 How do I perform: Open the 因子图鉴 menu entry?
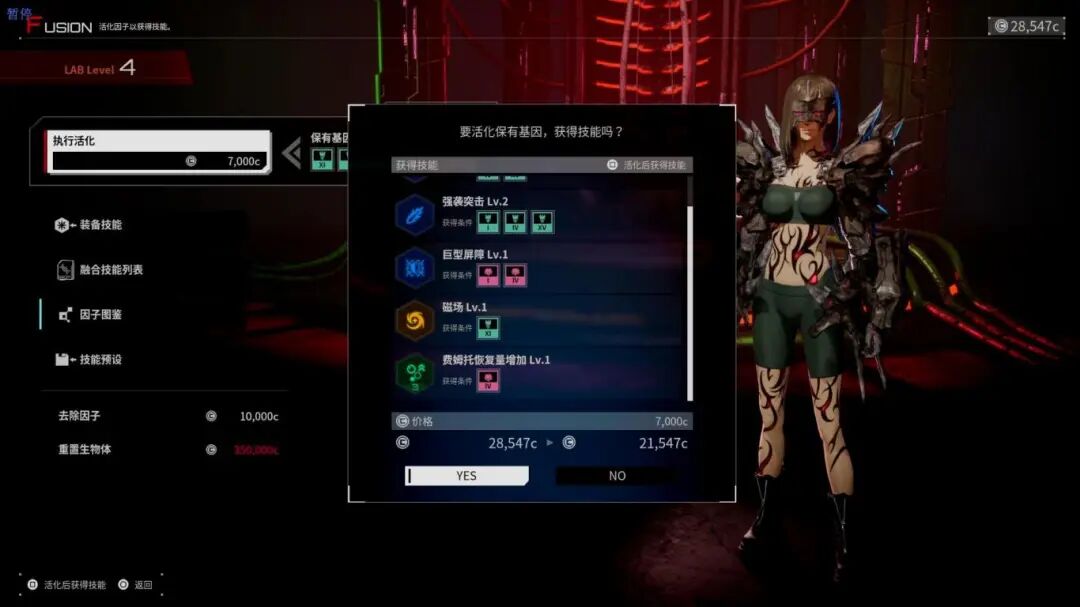[100, 315]
